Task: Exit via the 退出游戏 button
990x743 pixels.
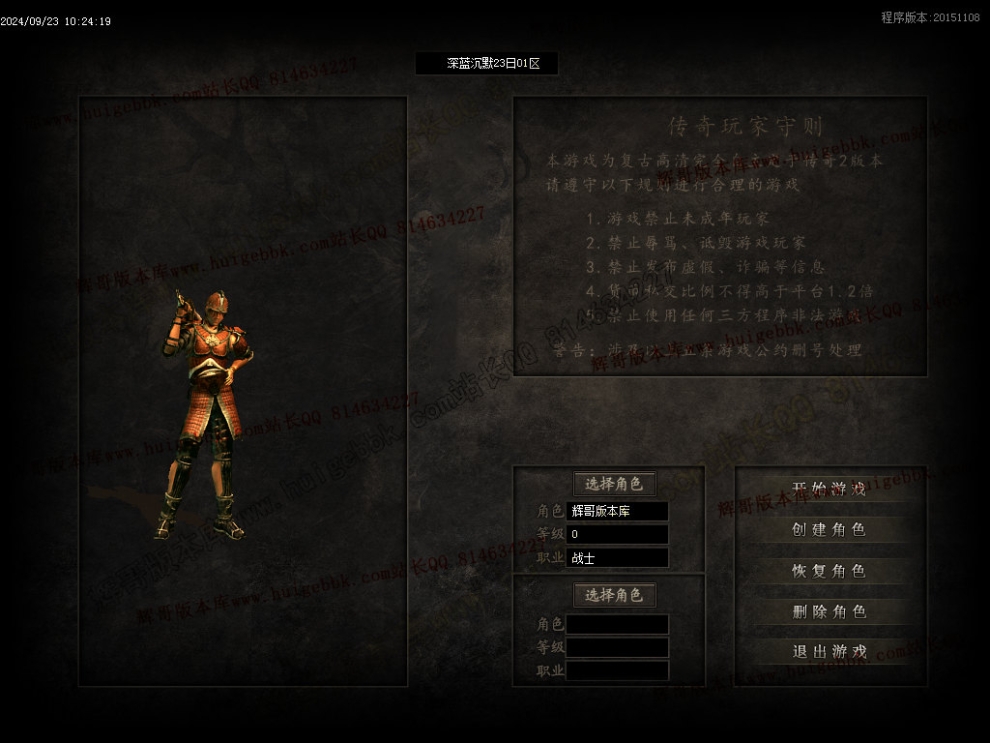Action: (828, 652)
